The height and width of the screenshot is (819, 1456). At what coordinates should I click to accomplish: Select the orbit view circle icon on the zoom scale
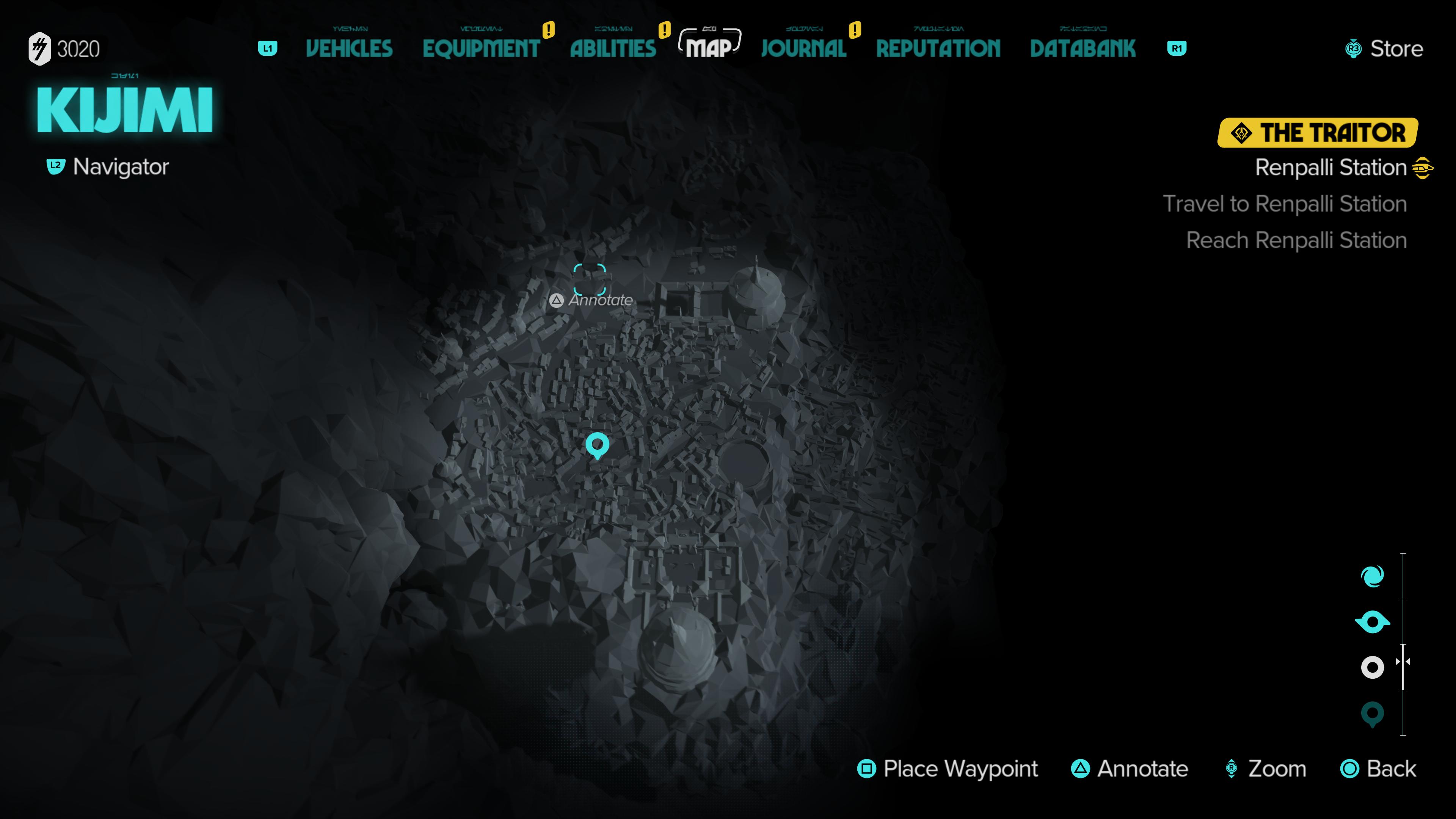click(x=1372, y=667)
